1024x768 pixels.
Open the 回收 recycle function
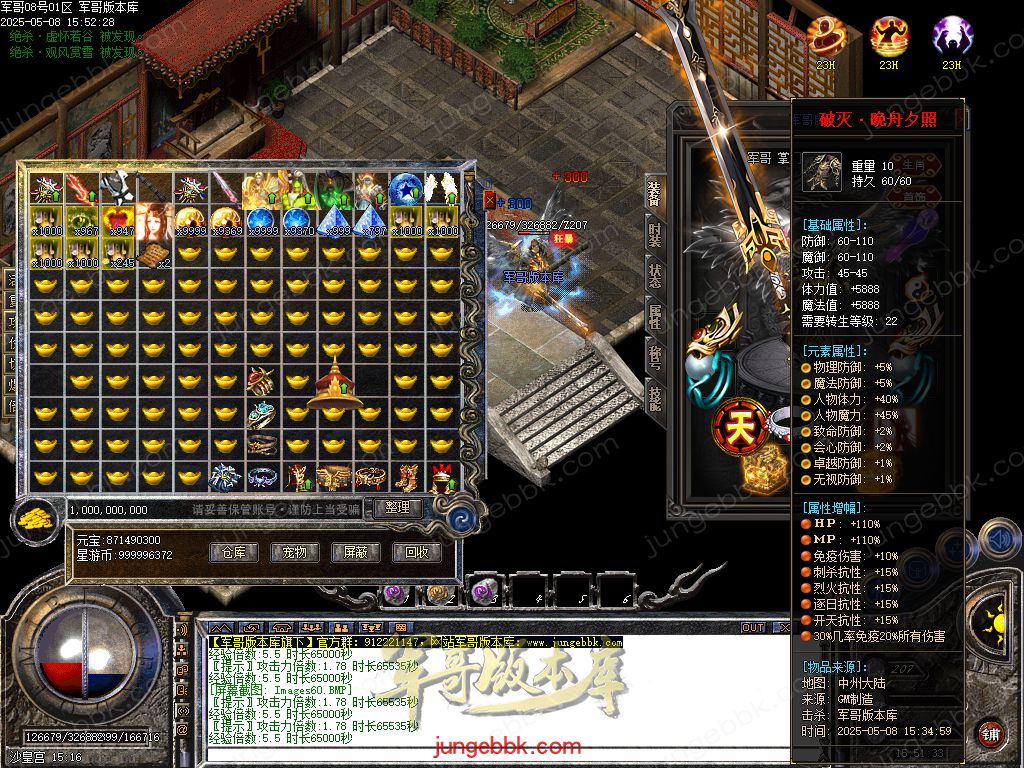coord(416,552)
